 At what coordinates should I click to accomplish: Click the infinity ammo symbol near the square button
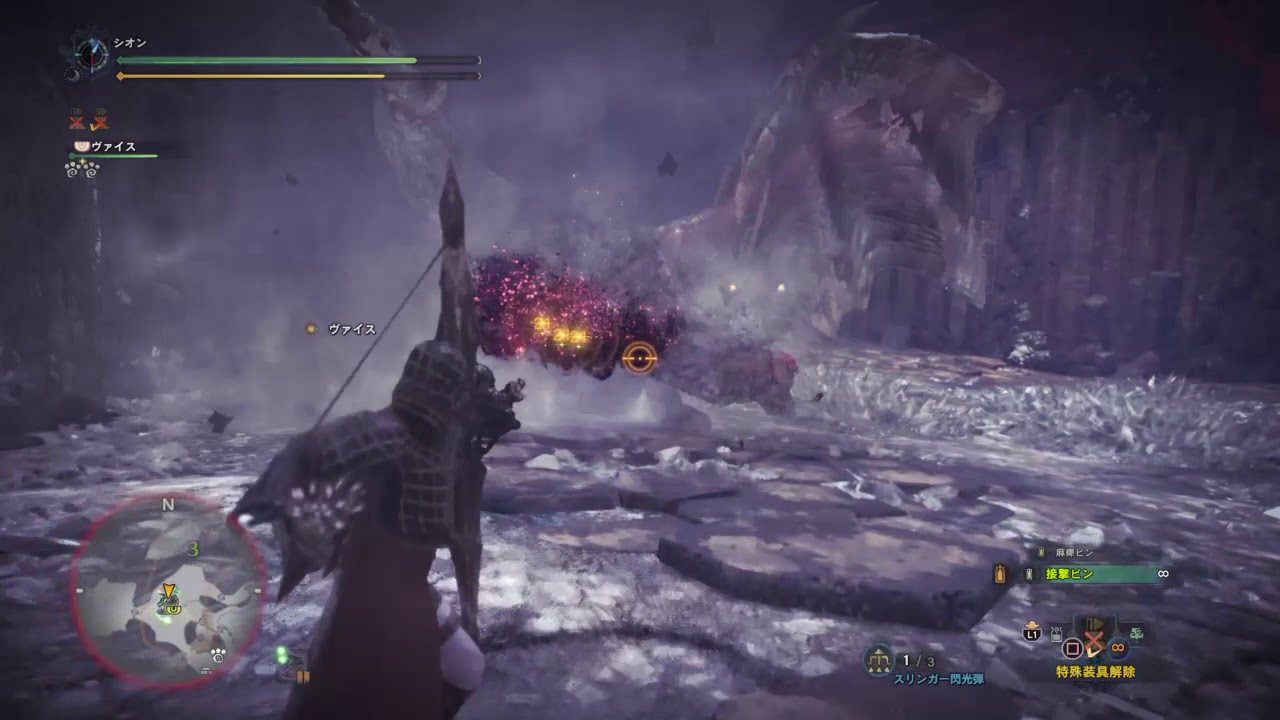click(1117, 647)
